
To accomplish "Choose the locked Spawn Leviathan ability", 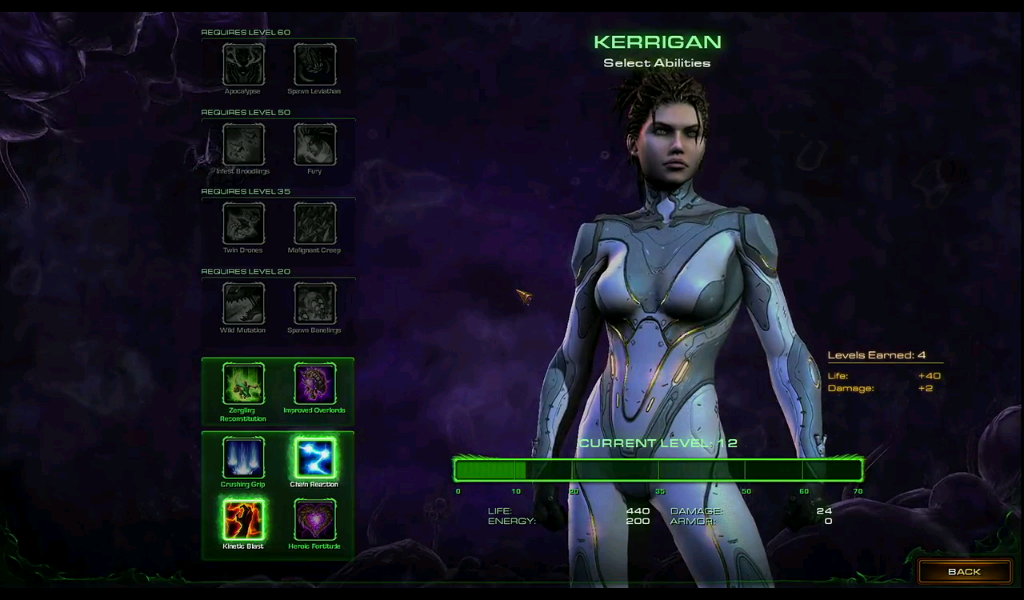I will pos(314,65).
